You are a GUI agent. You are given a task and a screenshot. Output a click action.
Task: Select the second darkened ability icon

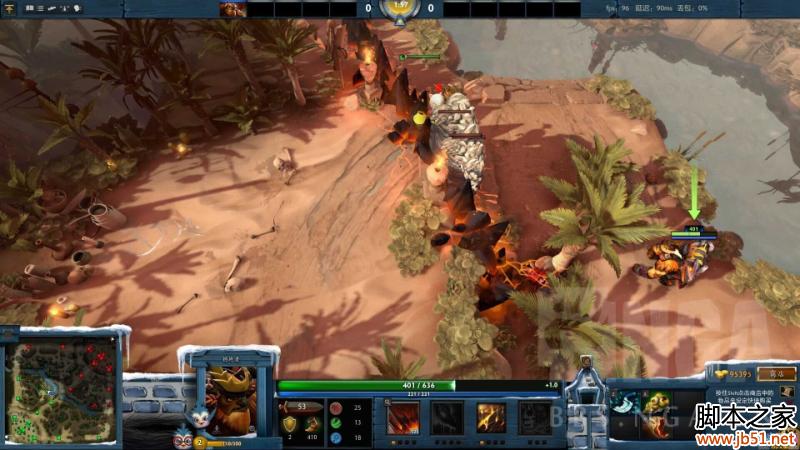(447, 417)
